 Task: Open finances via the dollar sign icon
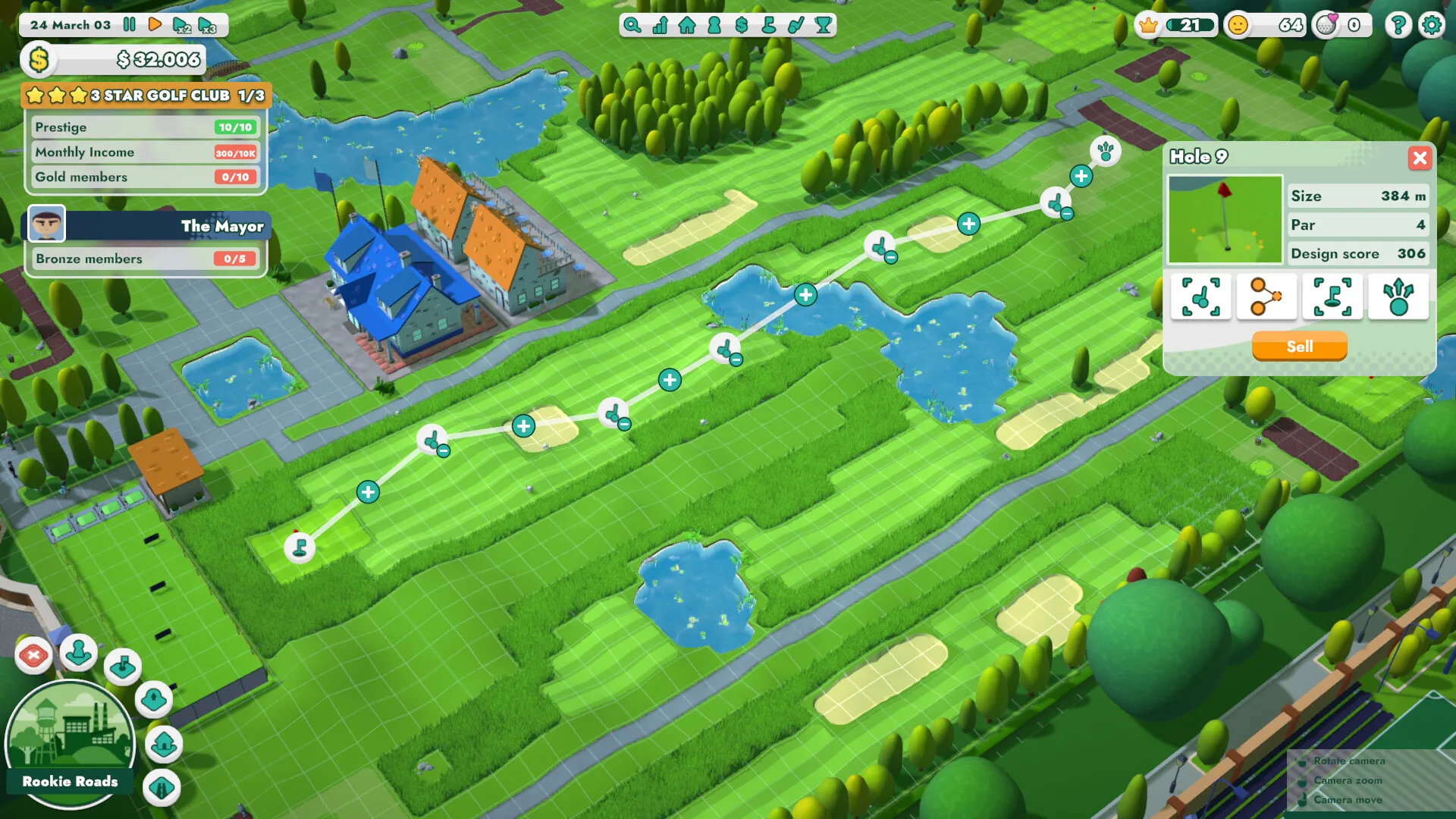740,25
